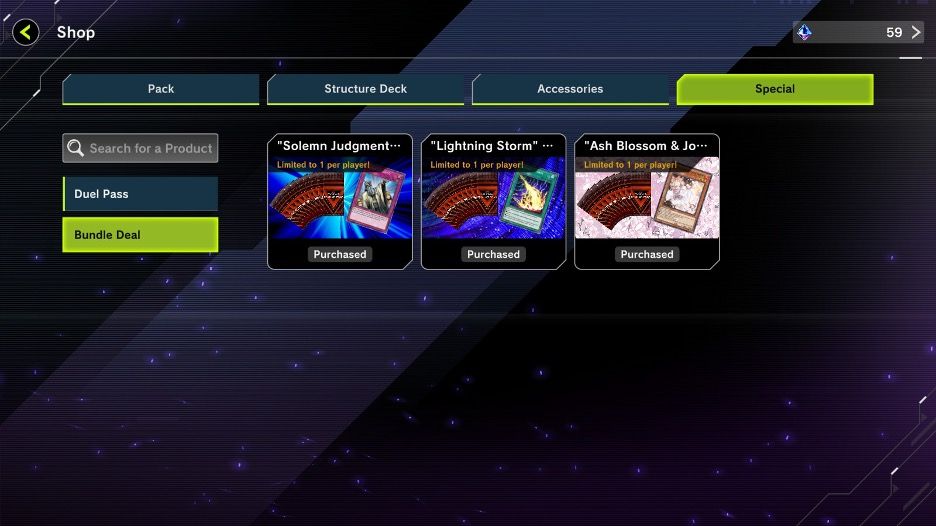View the Ash Blossom bundle
936x526 pixels.
coord(647,201)
